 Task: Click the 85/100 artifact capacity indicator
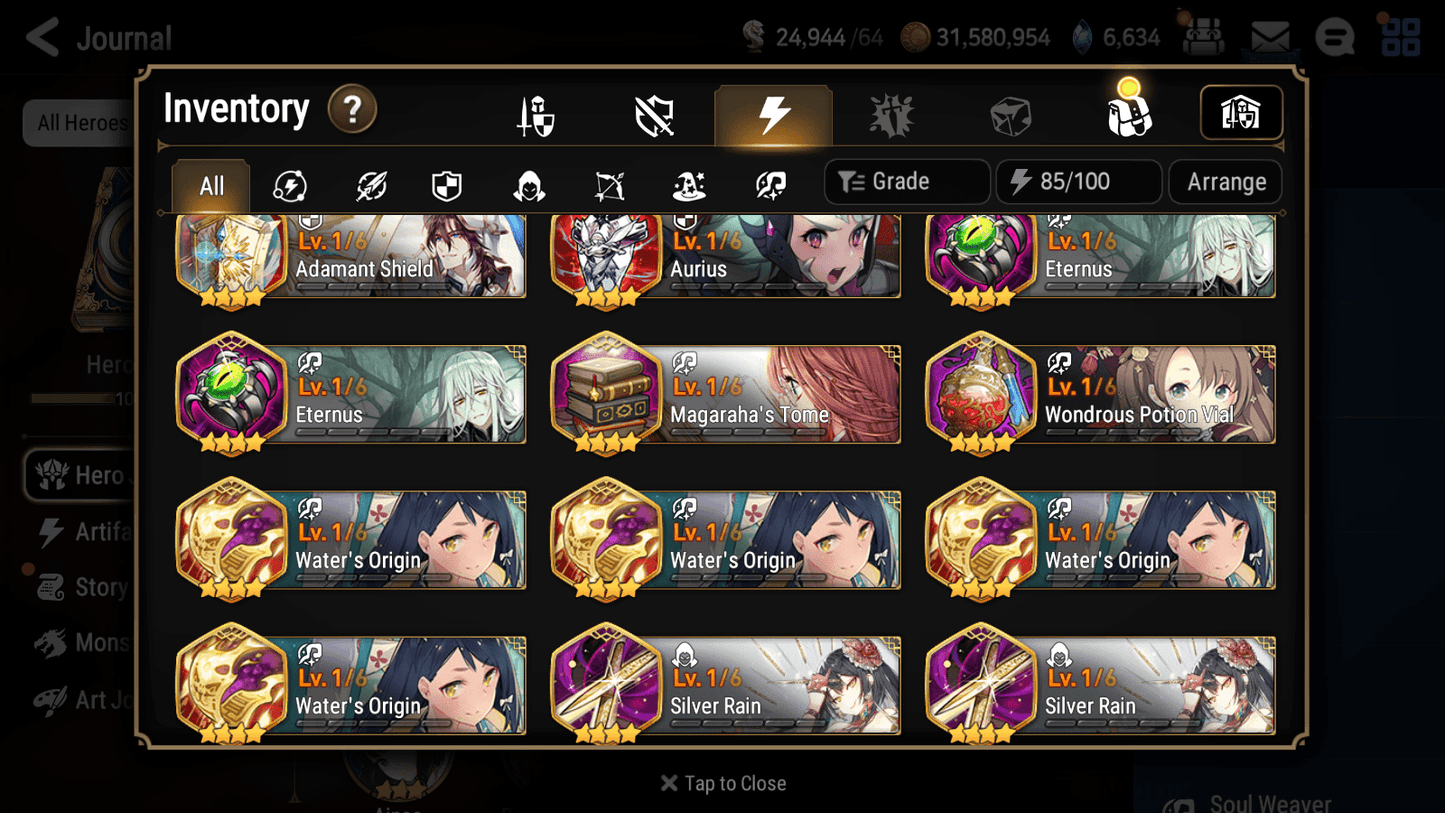pos(1078,181)
